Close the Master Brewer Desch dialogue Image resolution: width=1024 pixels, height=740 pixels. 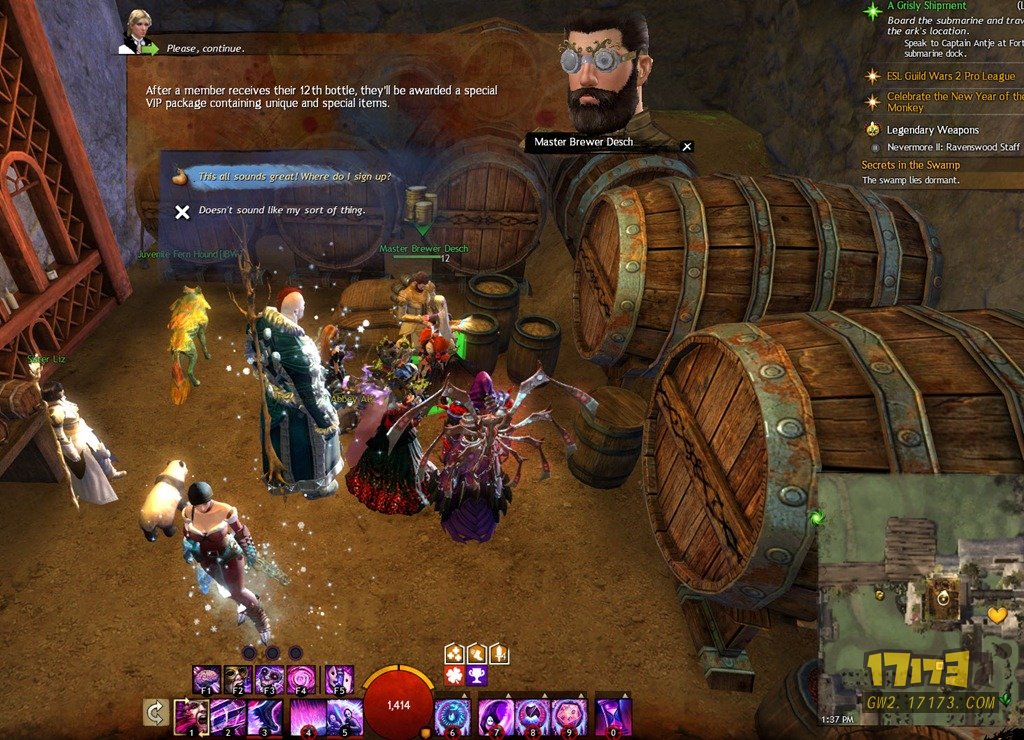point(687,146)
